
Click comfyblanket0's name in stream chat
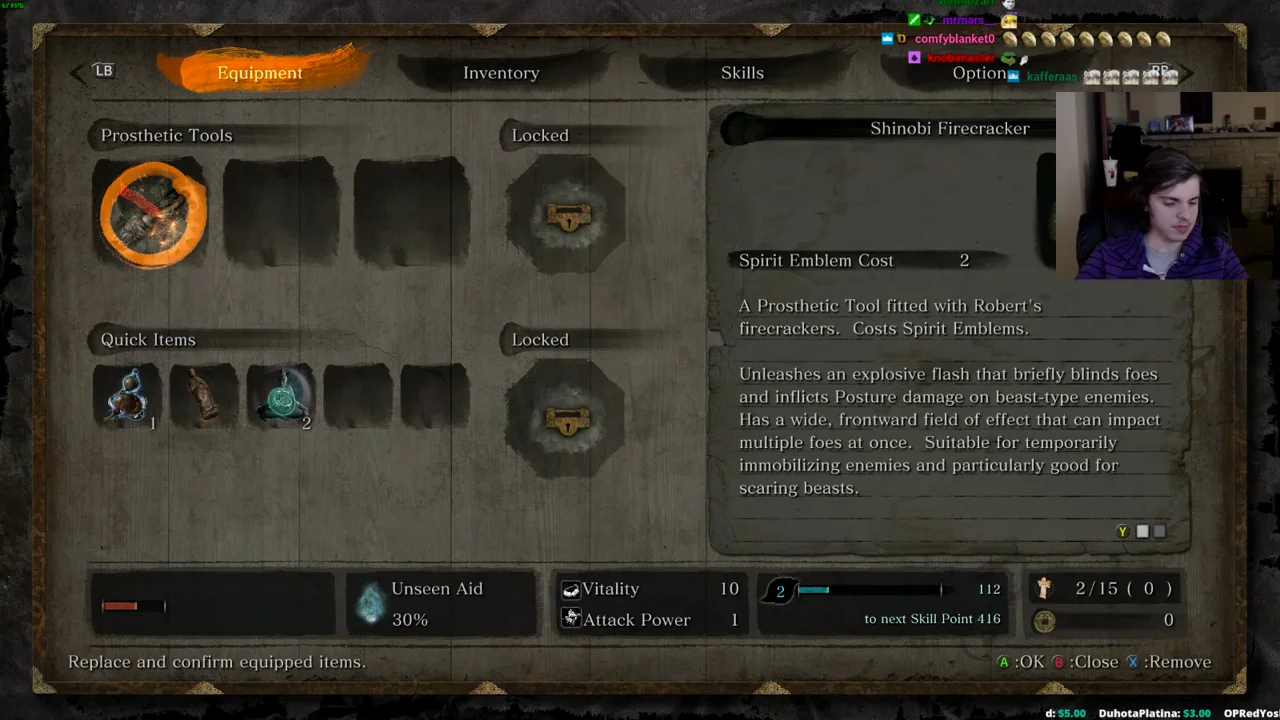pyautogui.click(x=954, y=39)
